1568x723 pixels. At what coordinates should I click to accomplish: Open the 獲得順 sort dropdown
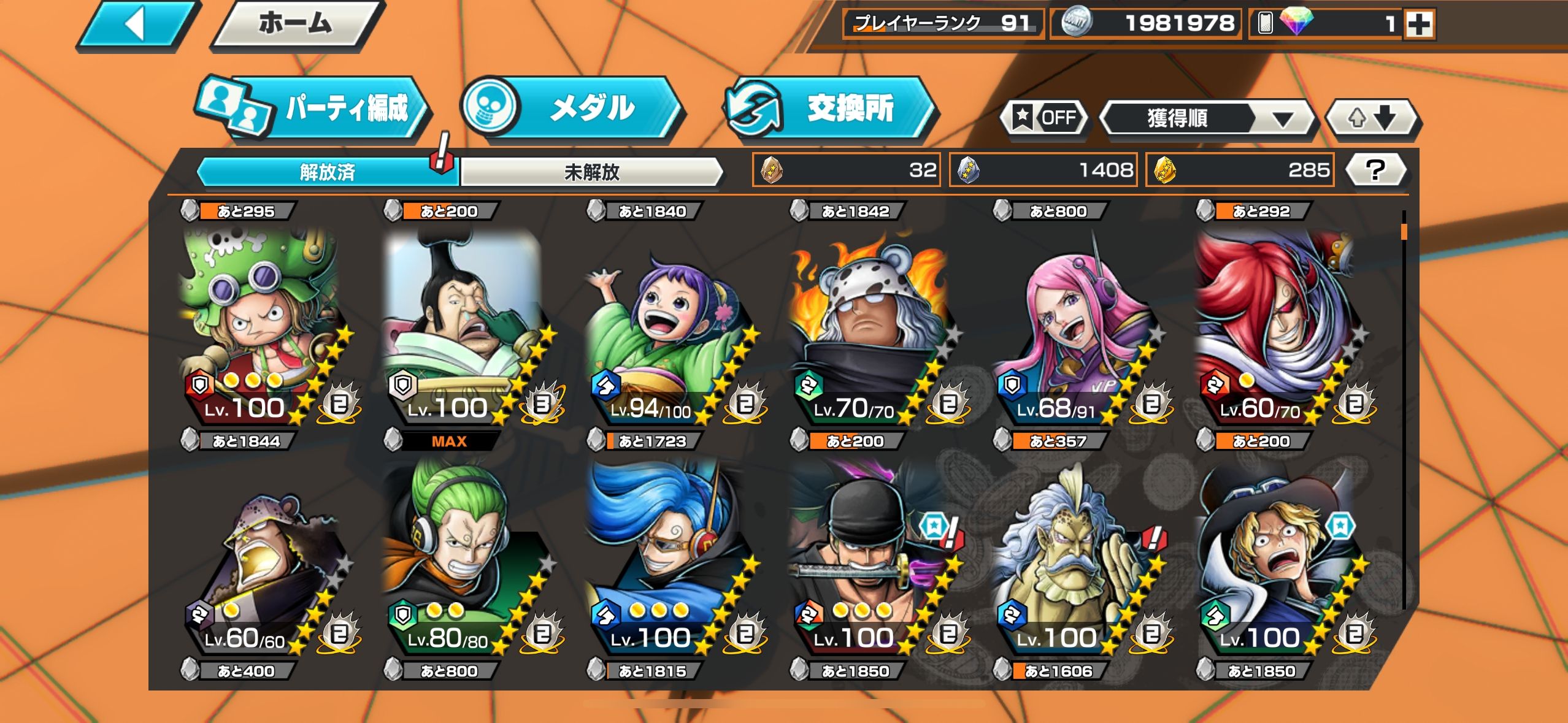(1207, 118)
